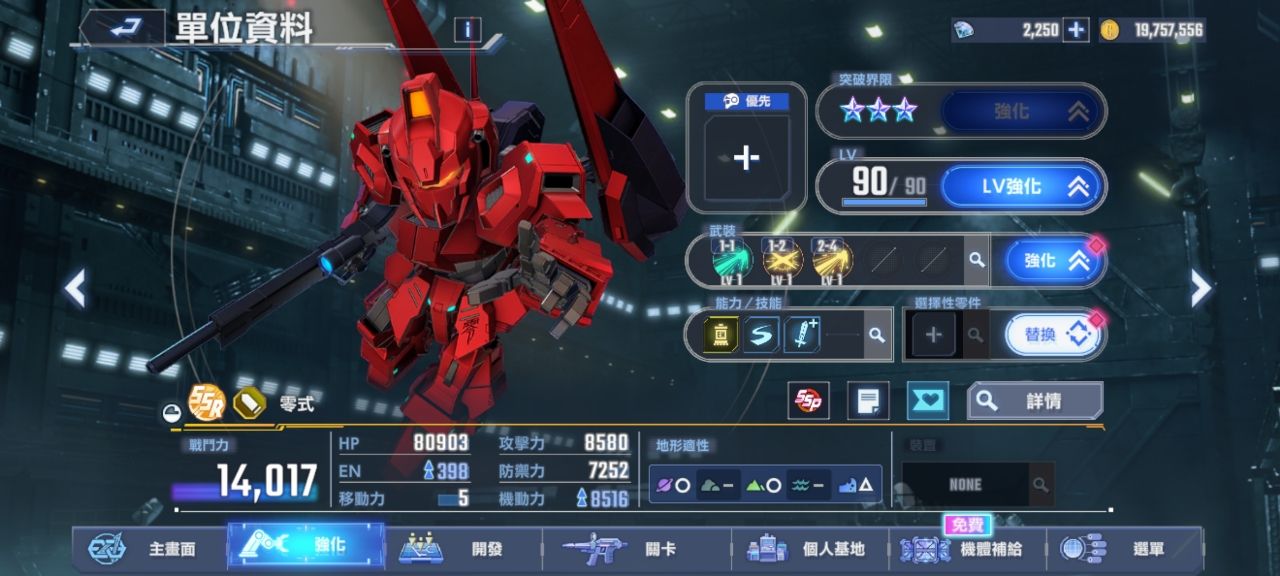Go back with the return arrow button
The image size is (1280, 576).
coord(122,28)
